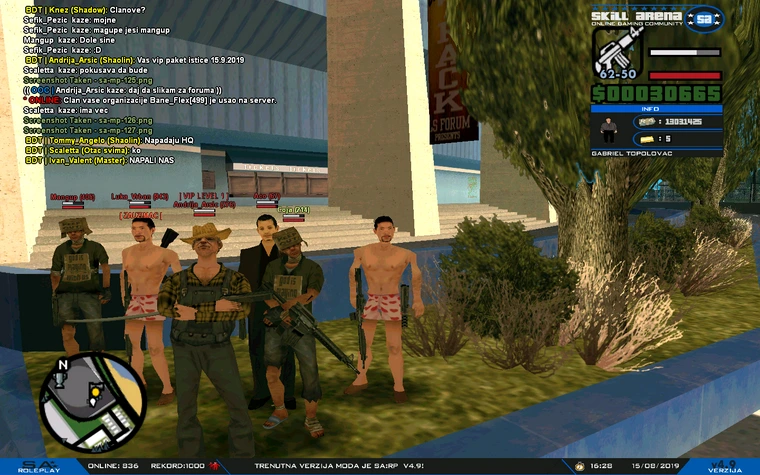Click the bank cash stack icon

[x=646, y=122]
